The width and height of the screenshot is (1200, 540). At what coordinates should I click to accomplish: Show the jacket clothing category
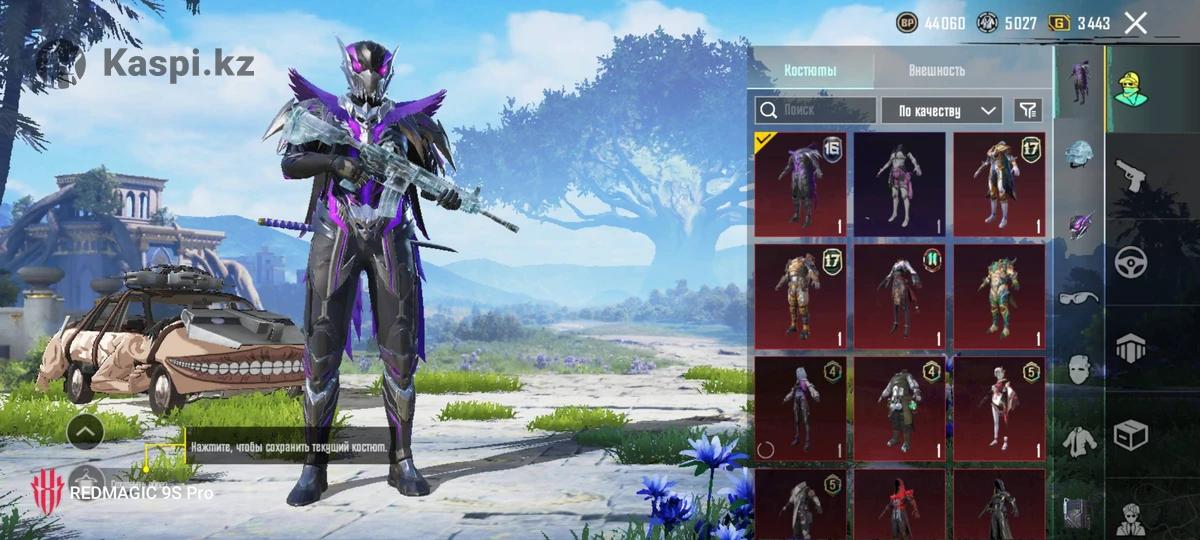[x=1078, y=438]
